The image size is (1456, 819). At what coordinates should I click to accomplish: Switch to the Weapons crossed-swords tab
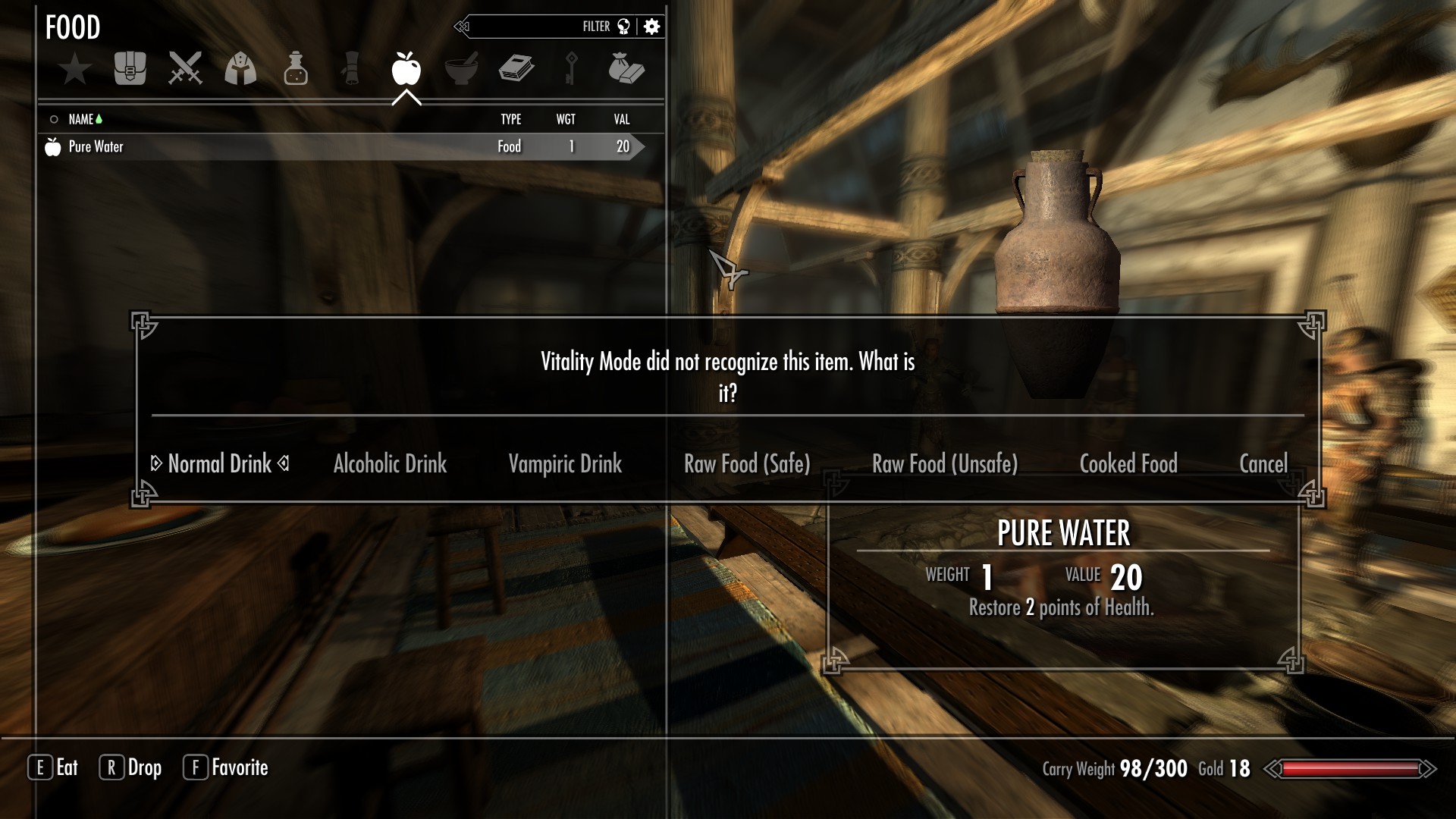(185, 69)
